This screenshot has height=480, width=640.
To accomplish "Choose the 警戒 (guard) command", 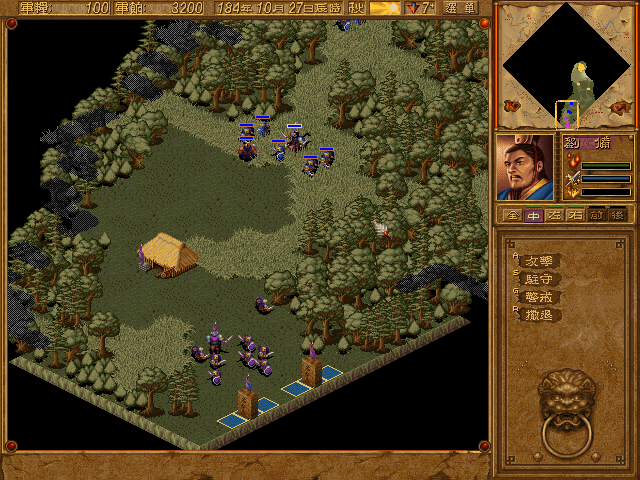I will coord(539,297).
